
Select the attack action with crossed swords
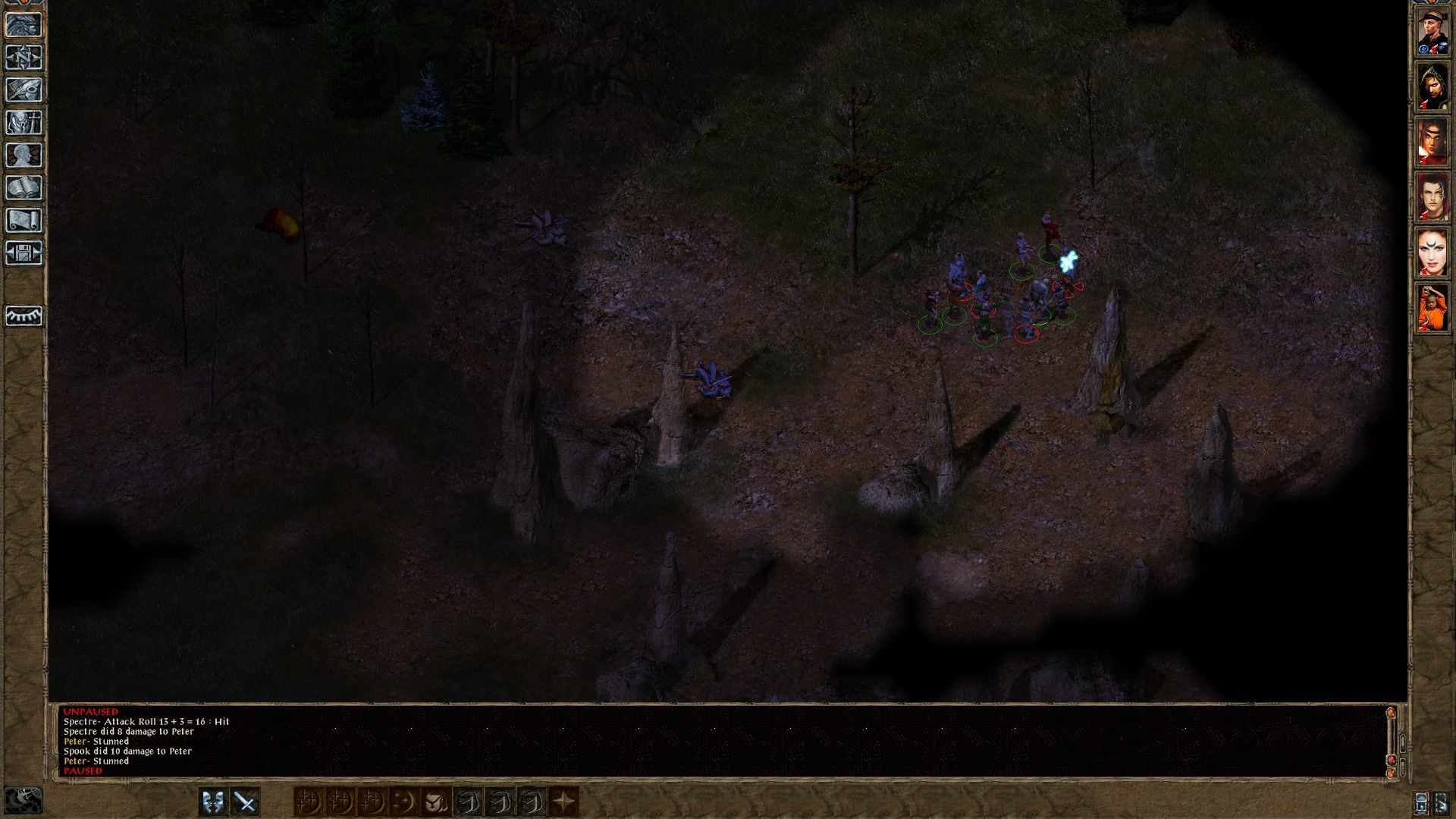point(244,802)
